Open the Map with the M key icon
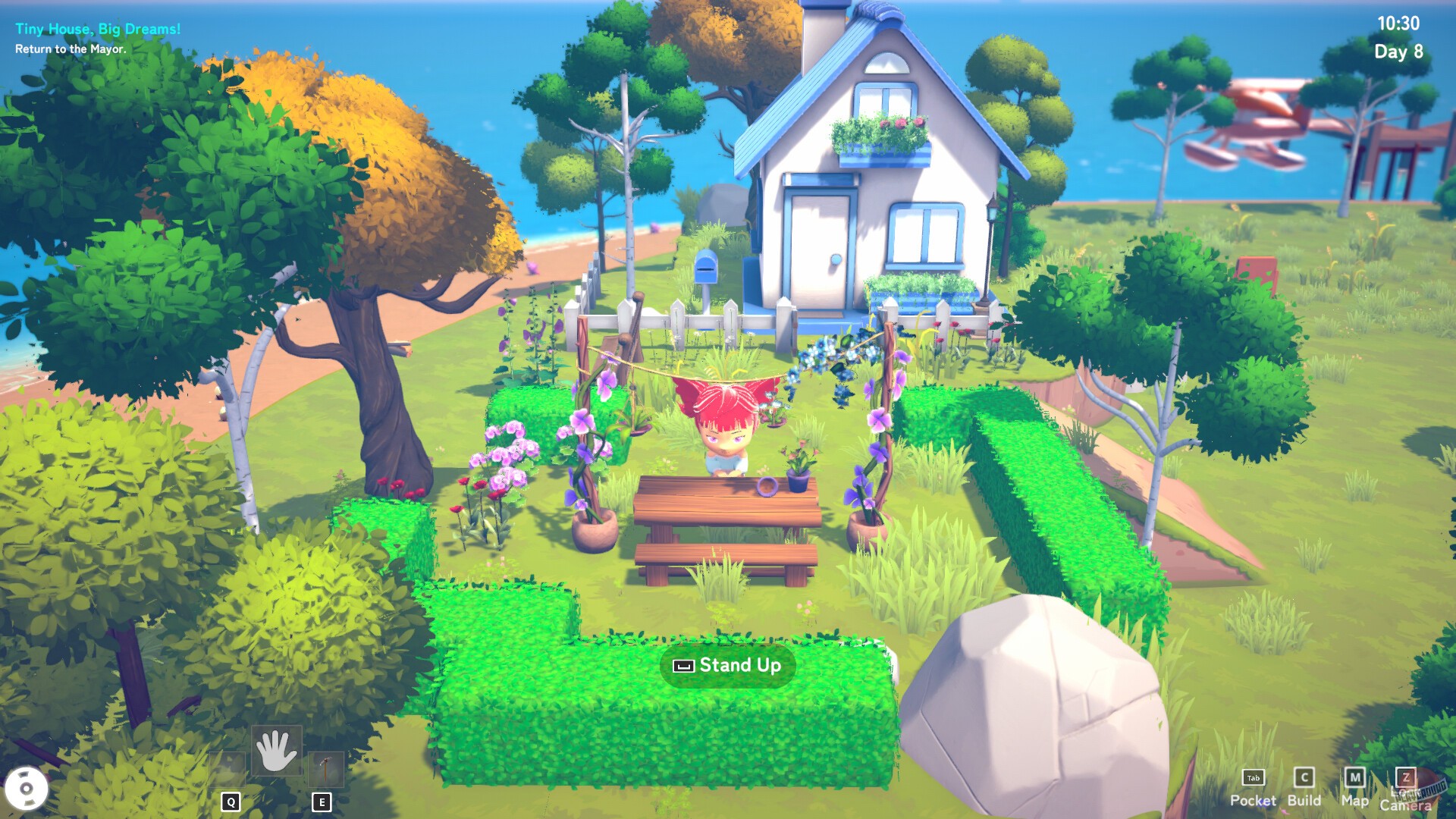This screenshot has height=819, width=1456. click(x=1357, y=777)
